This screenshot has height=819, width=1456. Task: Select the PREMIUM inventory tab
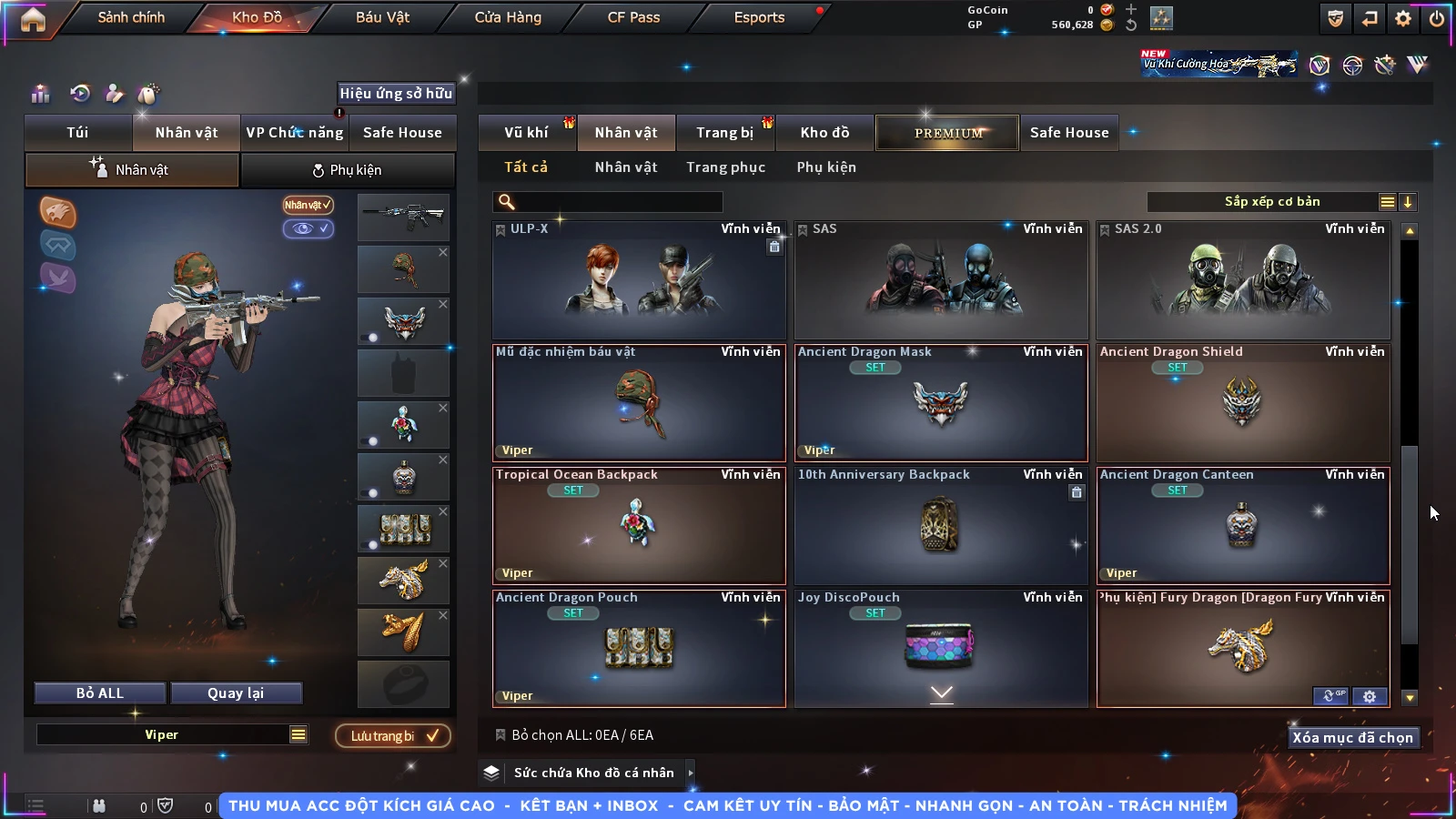[948, 133]
